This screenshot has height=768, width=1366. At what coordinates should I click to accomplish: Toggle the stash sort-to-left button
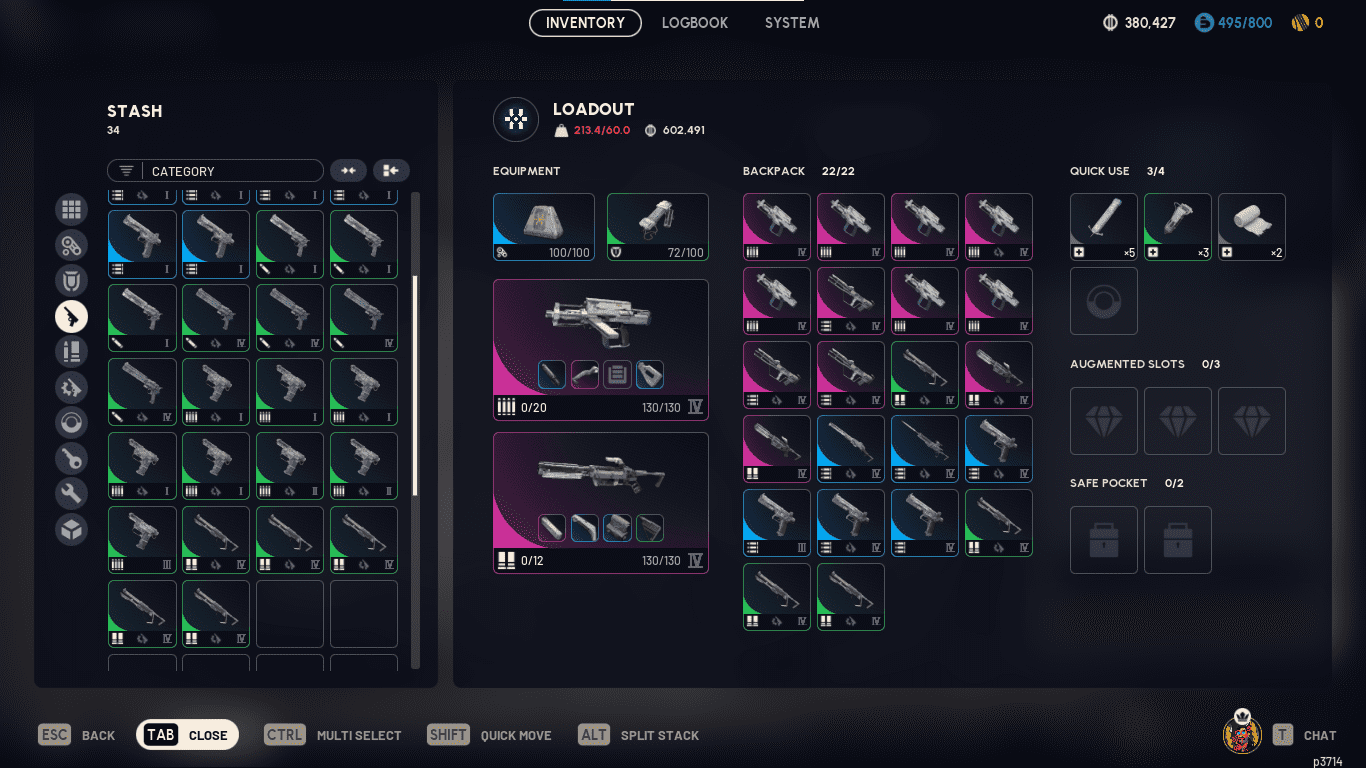coord(390,170)
